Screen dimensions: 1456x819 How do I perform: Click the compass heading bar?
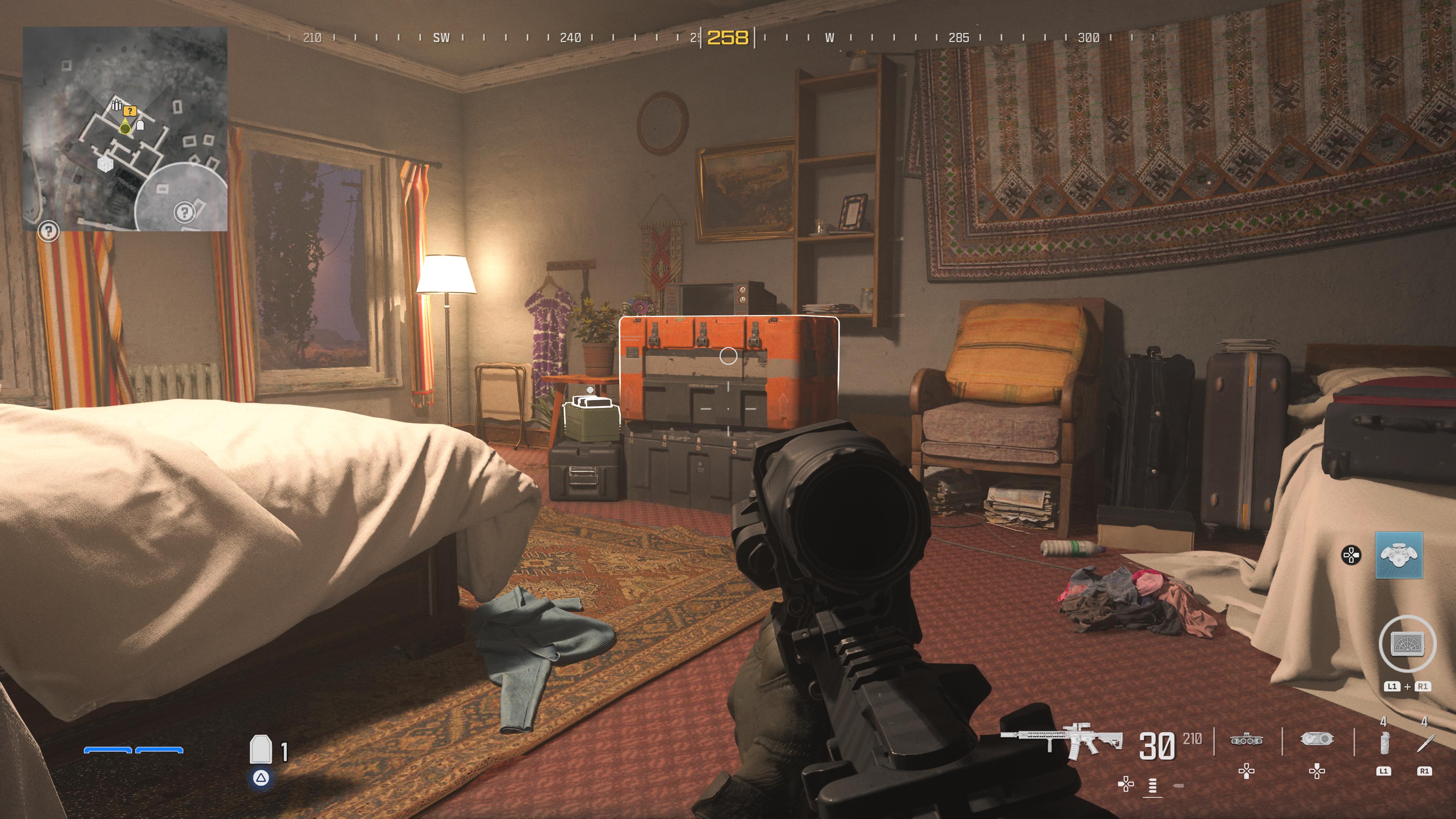(728, 38)
